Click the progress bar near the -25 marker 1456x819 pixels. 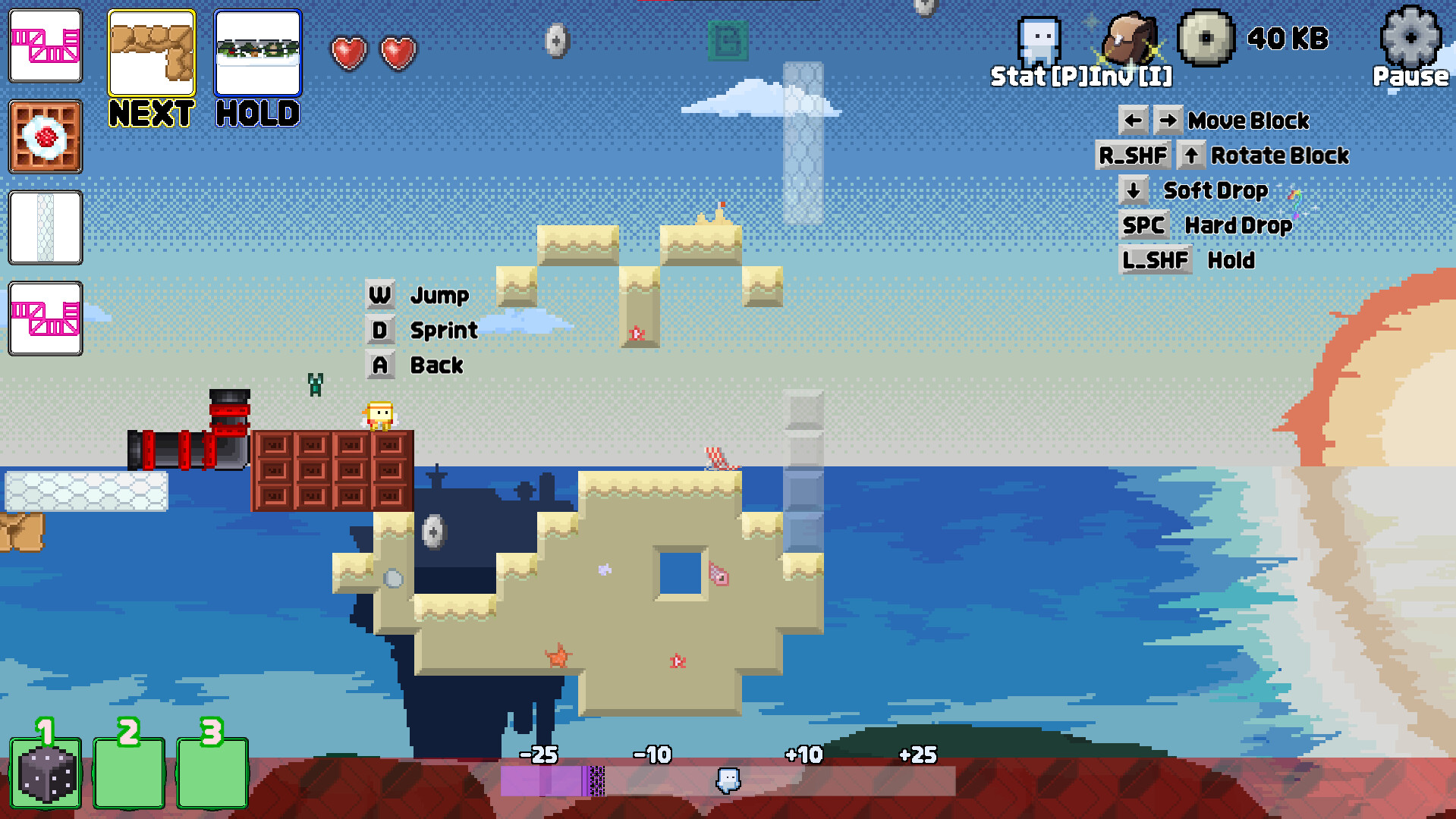(x=540, y=781)
